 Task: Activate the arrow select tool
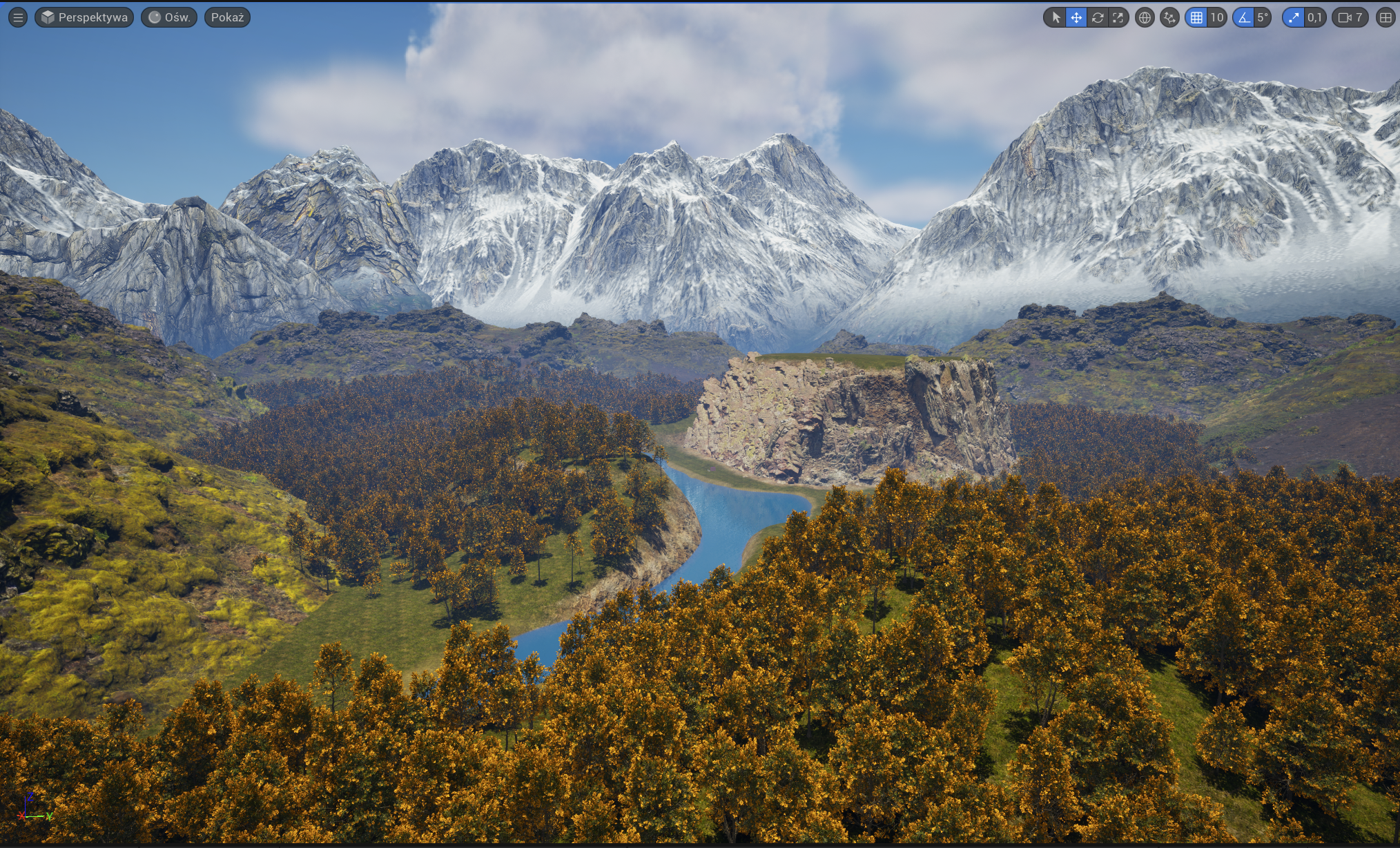click(x=1056, y=17)
